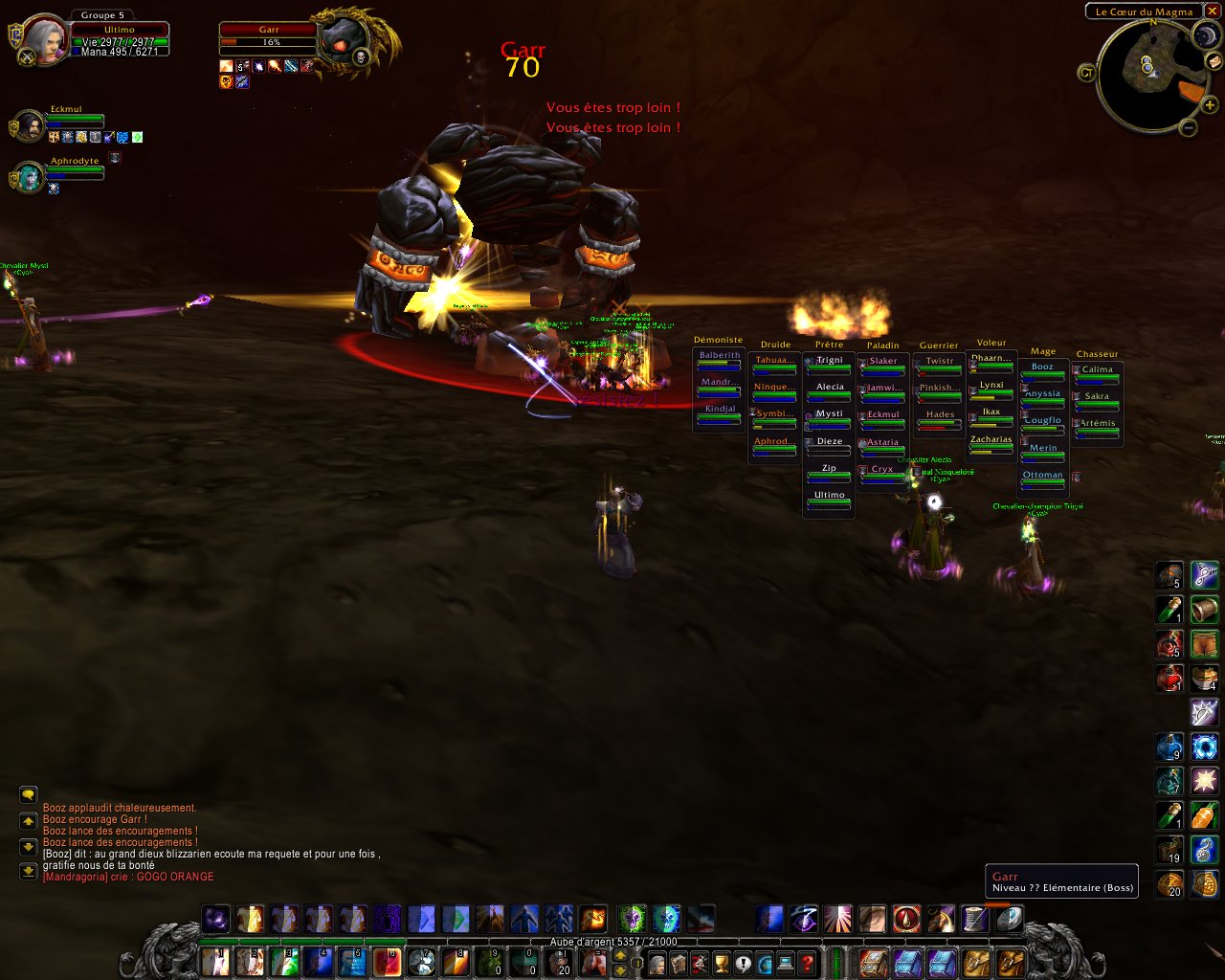The height and width of the screenshot is (980, 1225).
Task: Target Hades in the Guerrier raid group
Action: coord(940,418)
